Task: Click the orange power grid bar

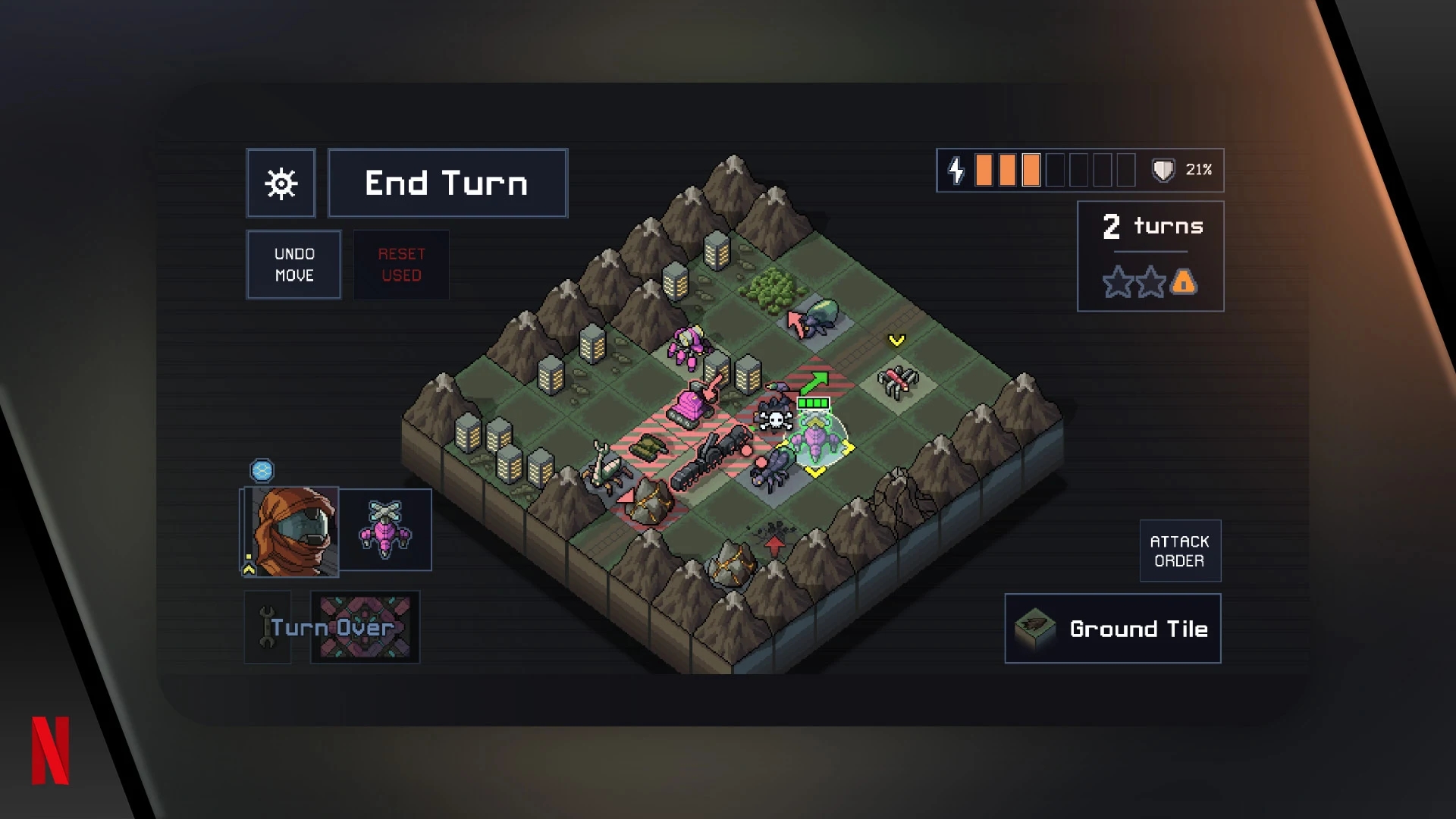Action: point(984,170)
